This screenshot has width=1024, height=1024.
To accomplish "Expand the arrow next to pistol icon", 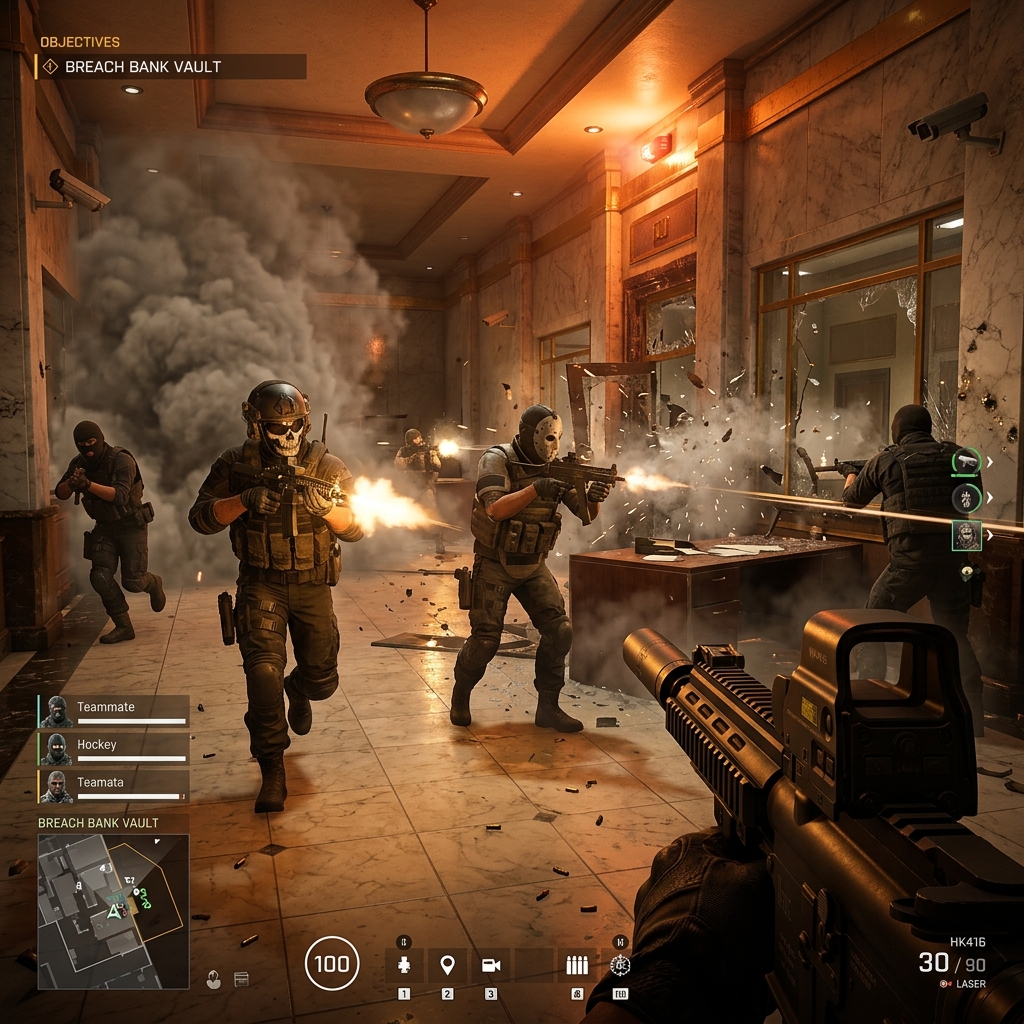I will pyautogui.click(x=990, y=461).
